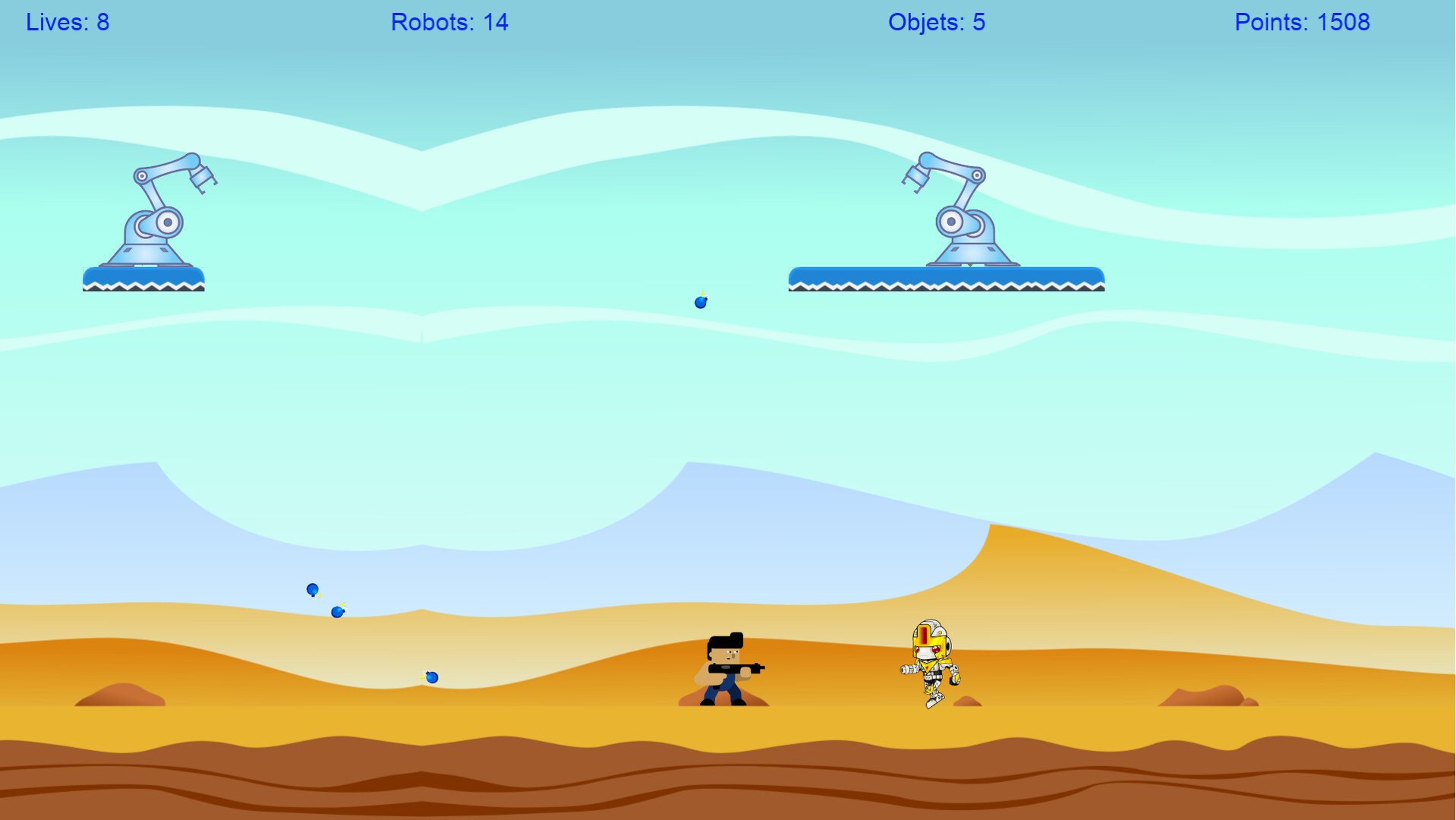Select the upper bomb on the left dune
The height and width of the screenshot is (820, 1456).
coord(312,589)
